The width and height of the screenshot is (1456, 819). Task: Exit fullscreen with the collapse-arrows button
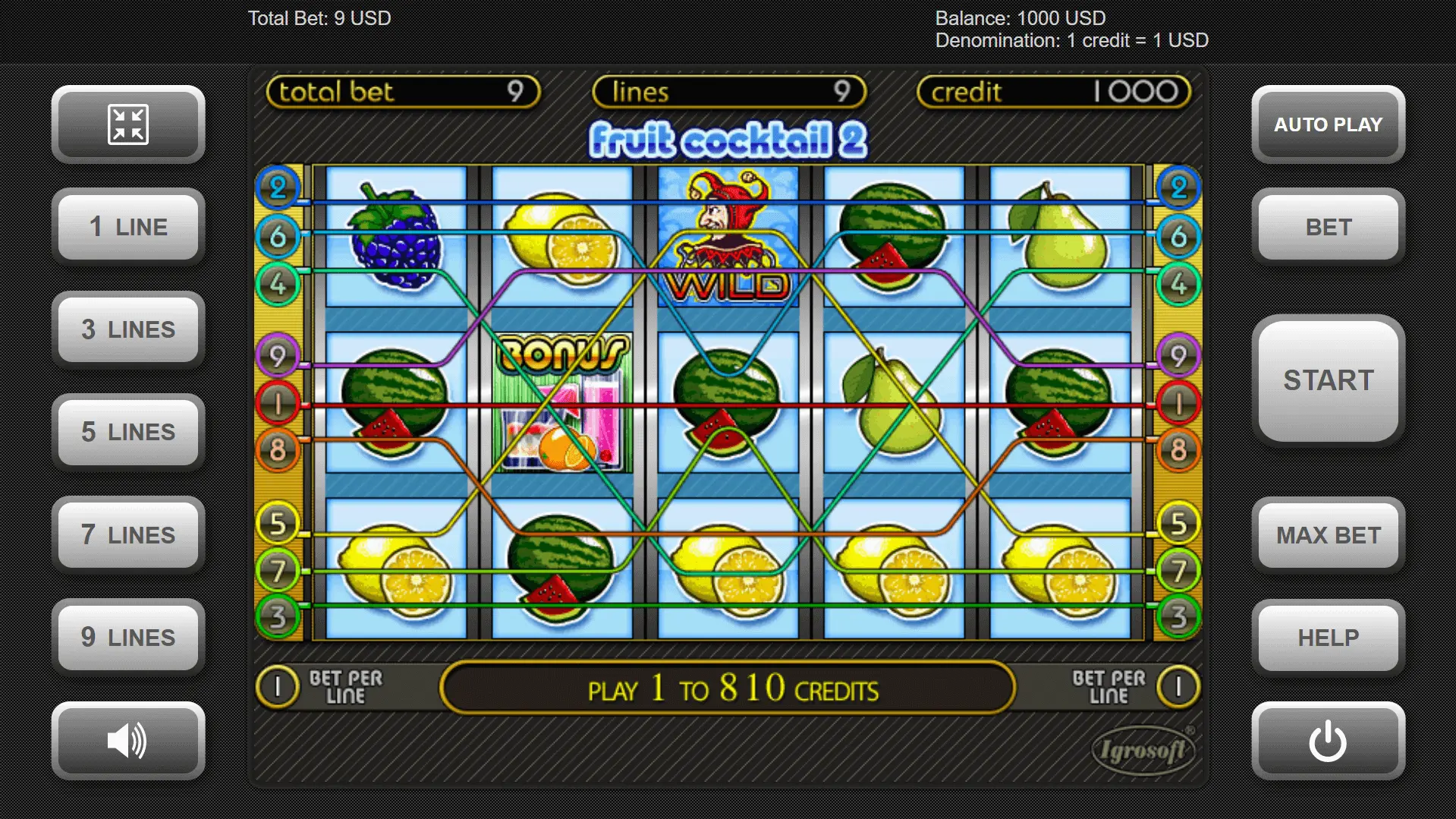pyautogui.click(x=128, y=124)
